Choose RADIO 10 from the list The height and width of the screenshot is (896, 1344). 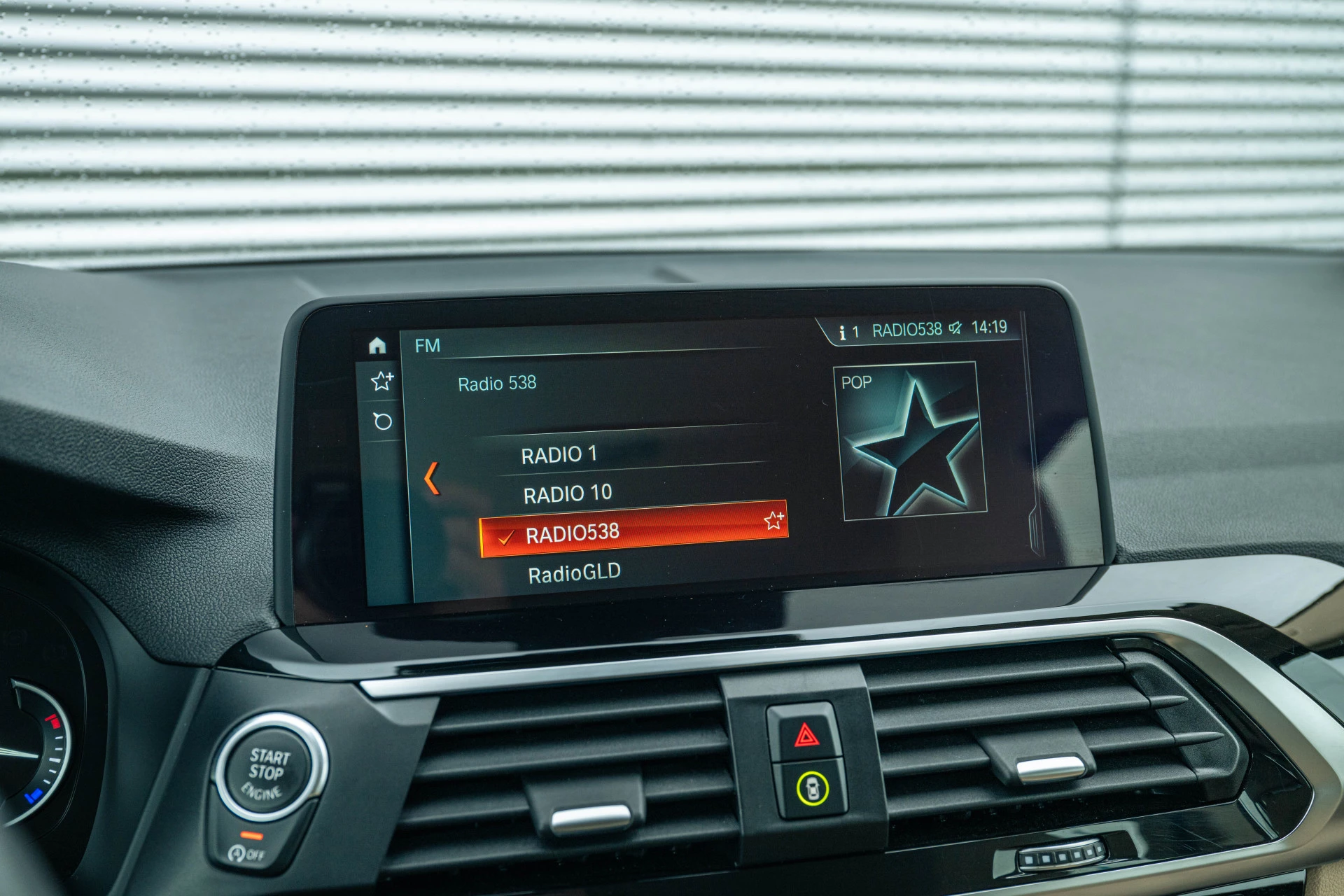(567, 494)
